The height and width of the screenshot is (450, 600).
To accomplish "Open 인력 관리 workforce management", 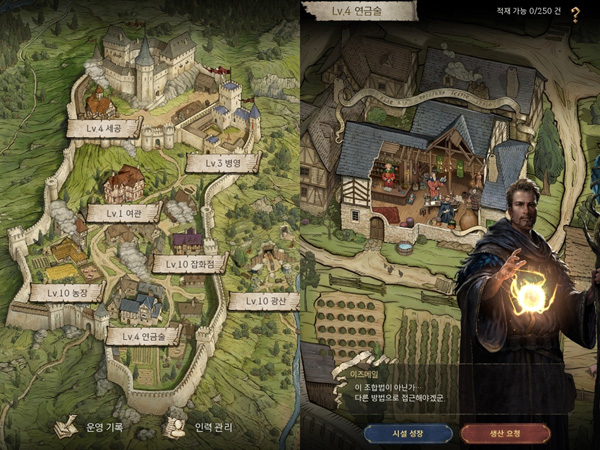I will [x=205, y=427].
